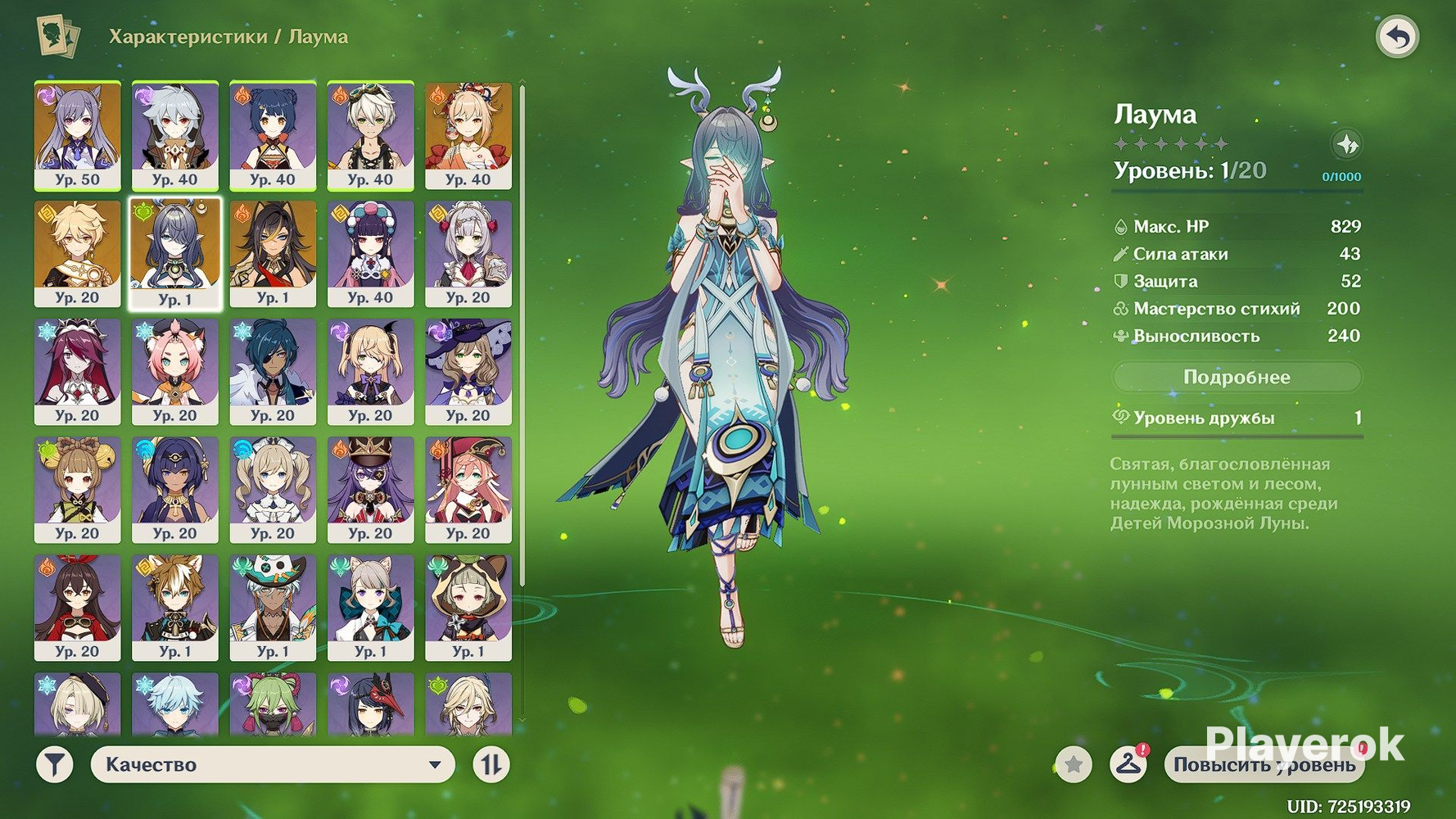Image resolution: width=1456 pixels, height=819 pixels.
Task: Select Keqing's level 50 portrait
Action: pos(77,135)
